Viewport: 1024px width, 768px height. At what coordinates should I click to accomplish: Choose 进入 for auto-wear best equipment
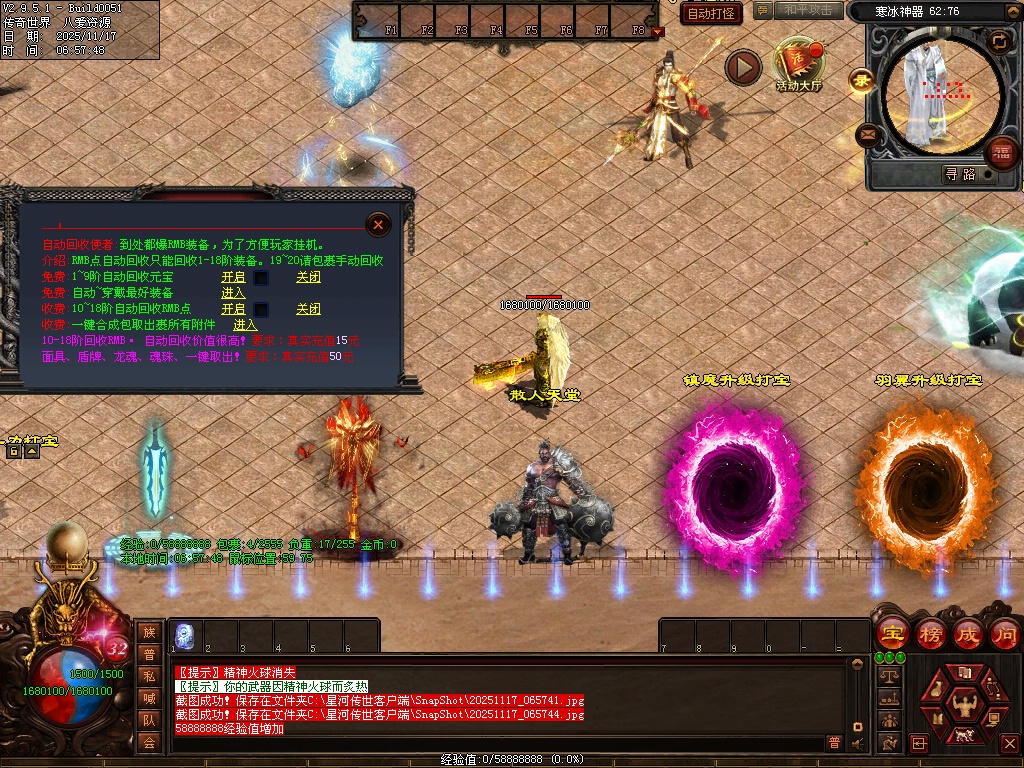pos(233,293)
